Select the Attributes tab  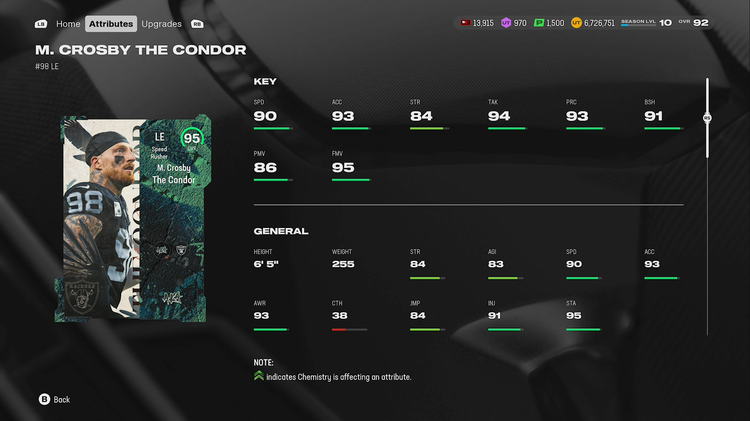tap(110, 23)
